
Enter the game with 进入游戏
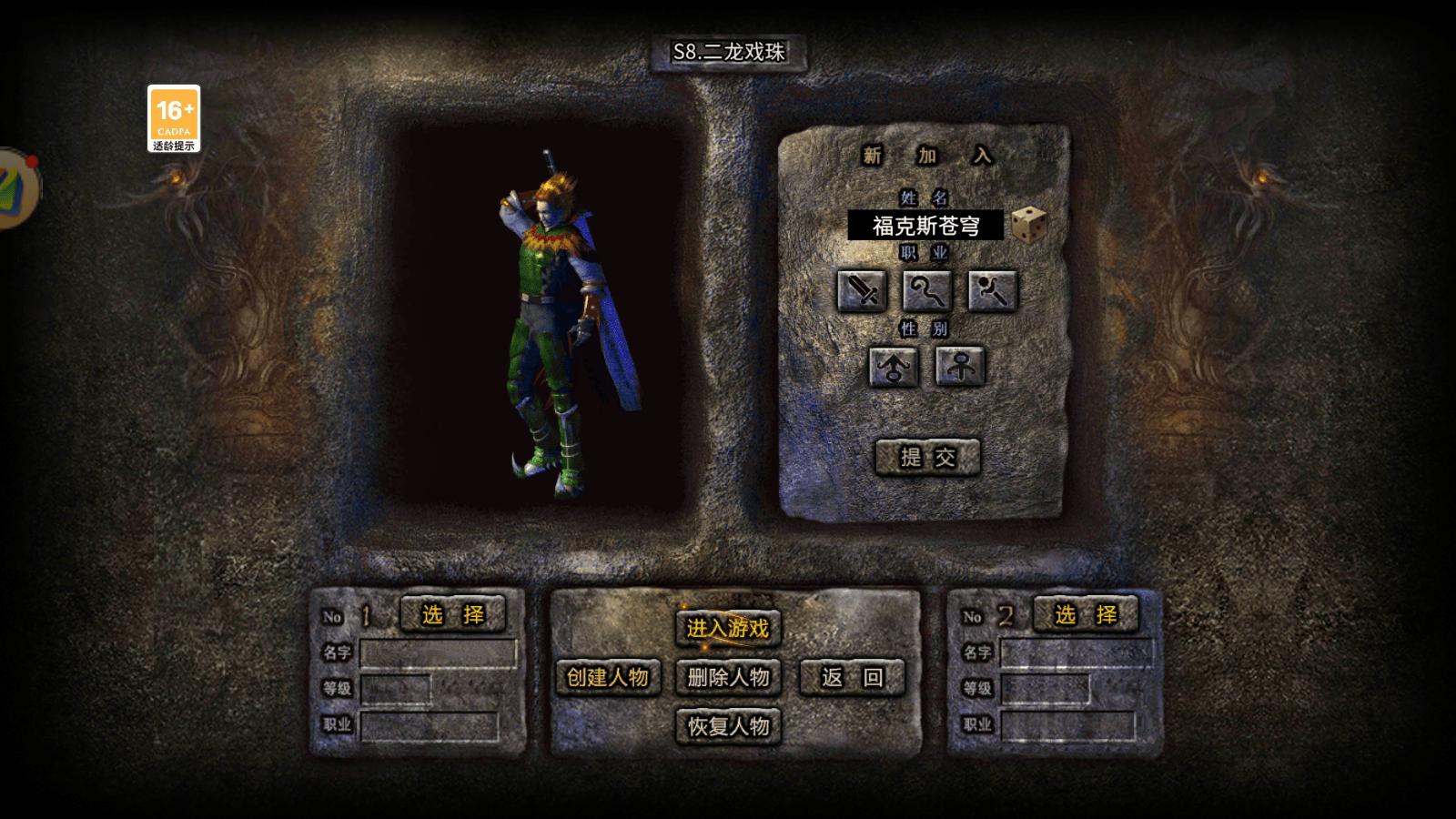[x=728, y=628]
